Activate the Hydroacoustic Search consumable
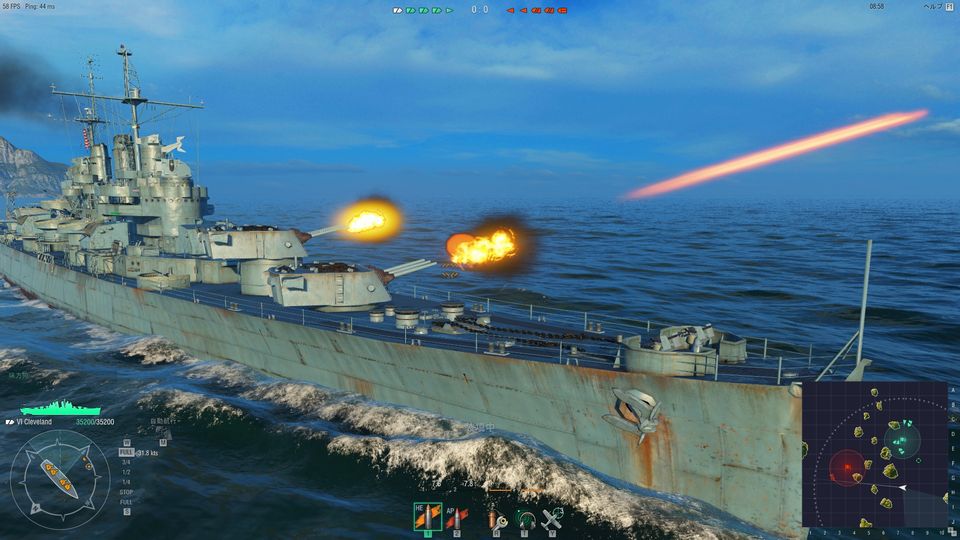 tap(523, 518)
